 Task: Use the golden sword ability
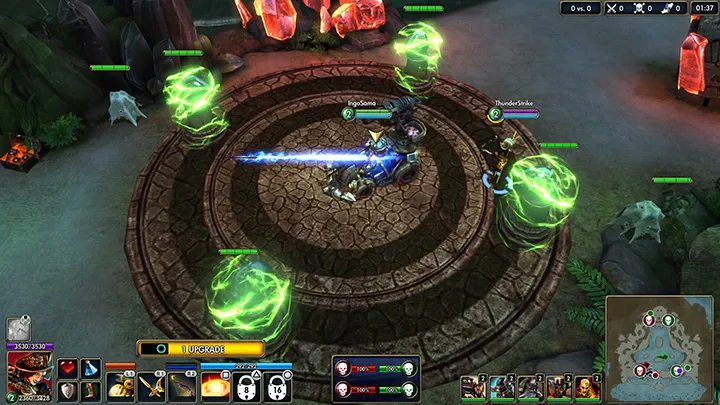[151, 386]
